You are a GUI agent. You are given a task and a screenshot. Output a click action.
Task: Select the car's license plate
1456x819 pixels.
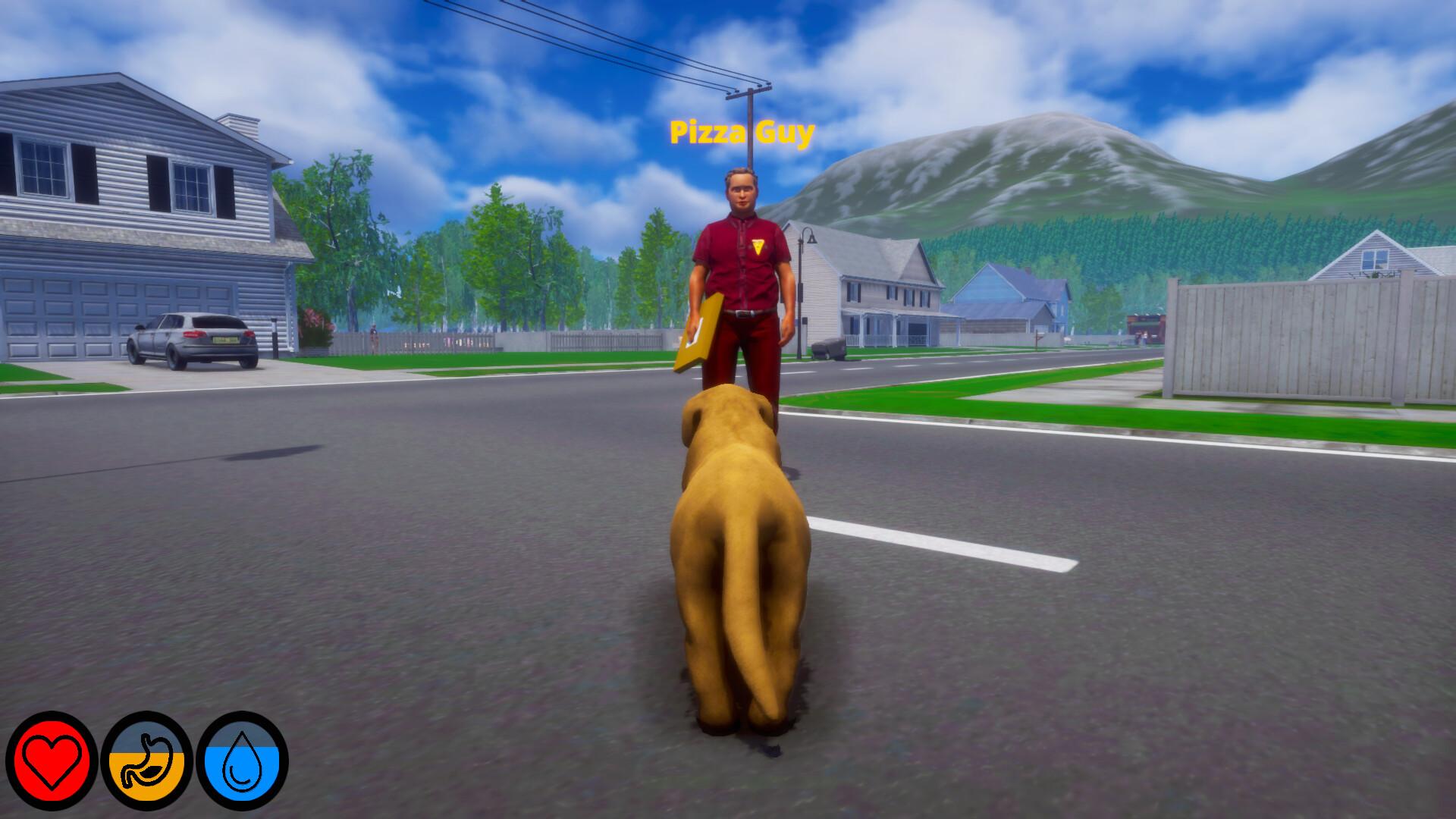[x=224, y=340]
